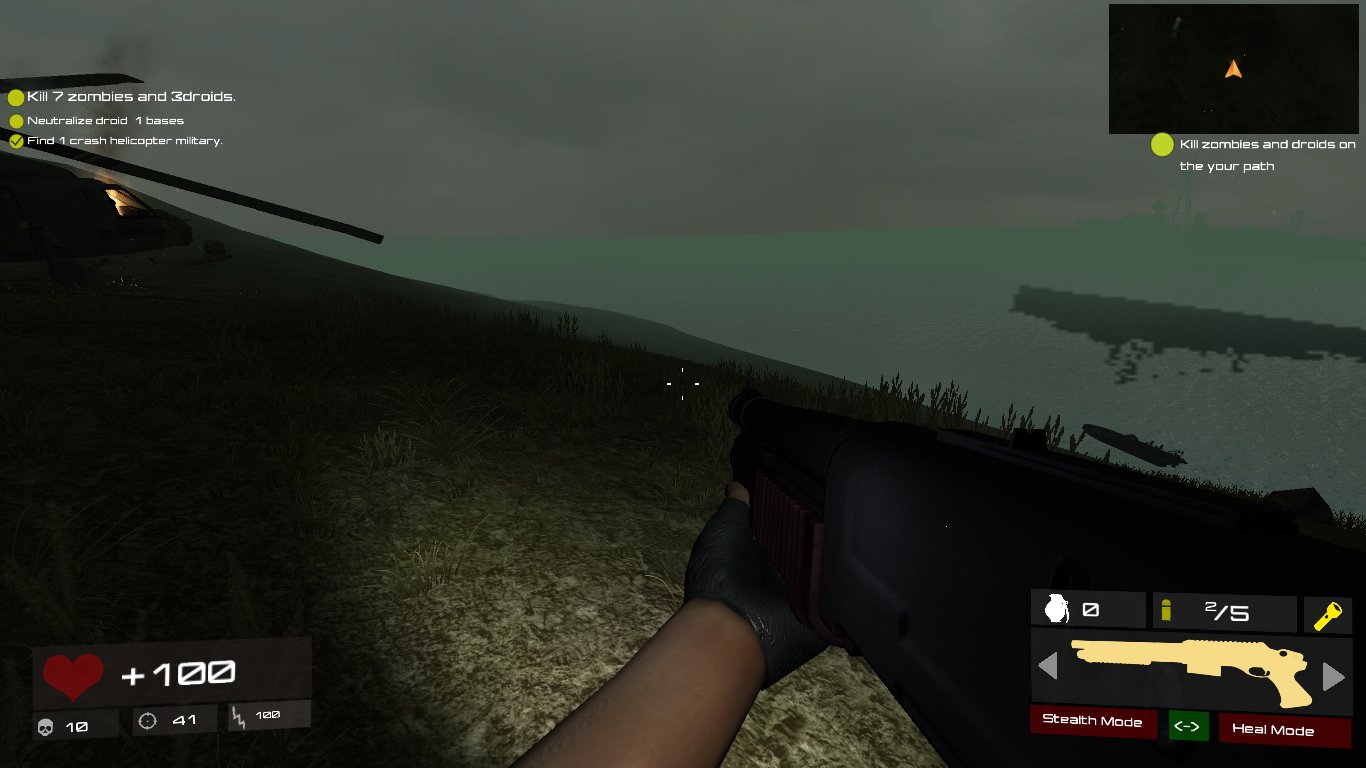
Task: Click the yellow bullet ammo icon
Action: point(1168,608)
